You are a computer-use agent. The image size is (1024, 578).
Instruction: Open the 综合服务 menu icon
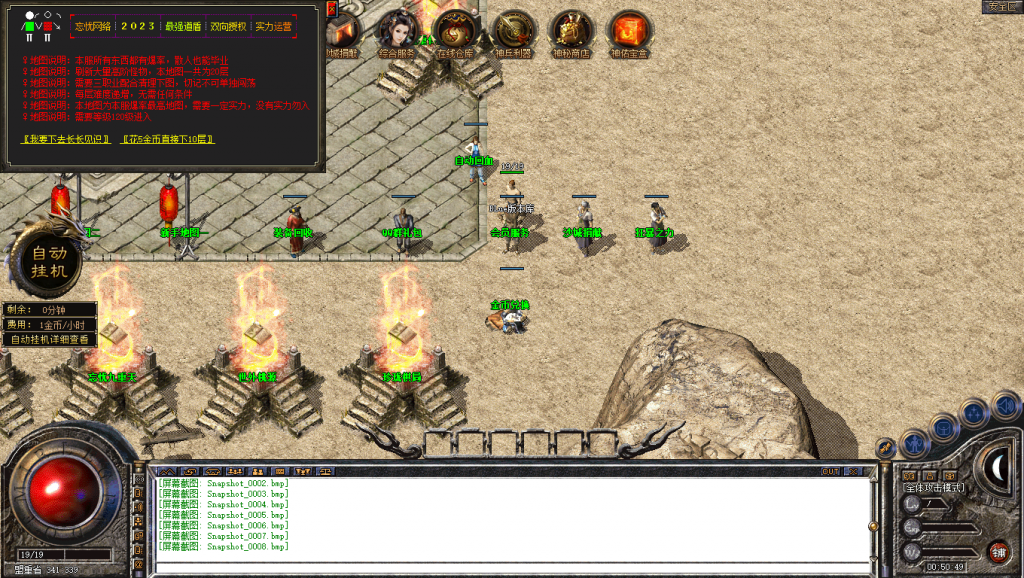pyautogui.click(x=397, y=30)
